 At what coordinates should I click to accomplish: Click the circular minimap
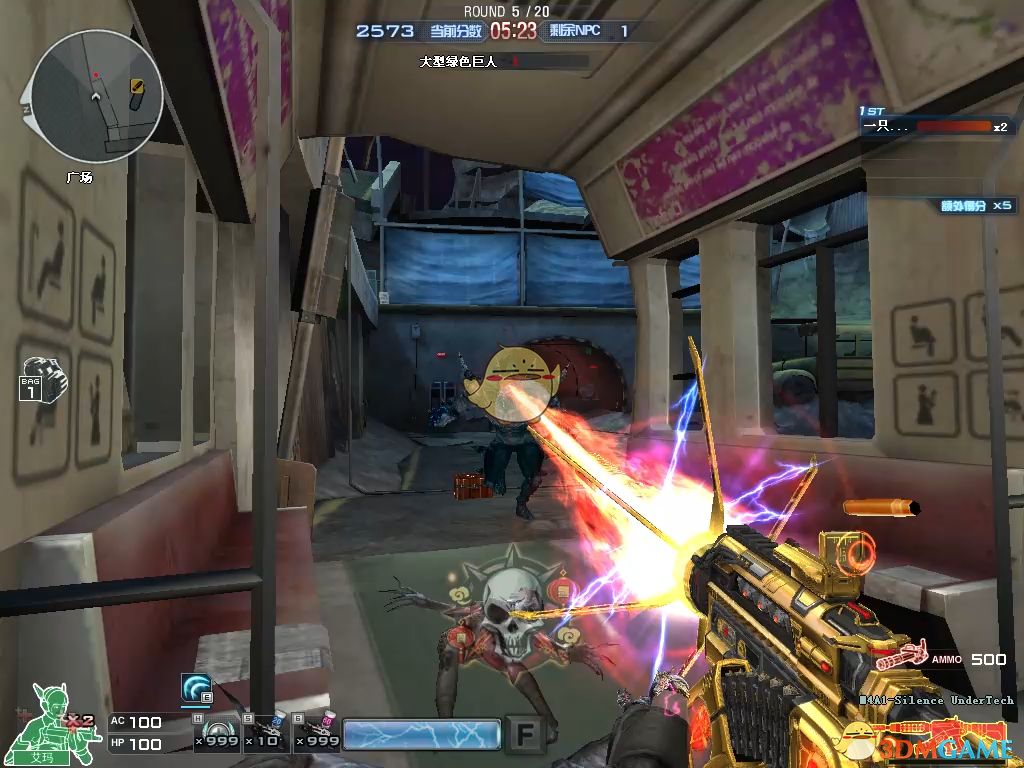point(96,96)
